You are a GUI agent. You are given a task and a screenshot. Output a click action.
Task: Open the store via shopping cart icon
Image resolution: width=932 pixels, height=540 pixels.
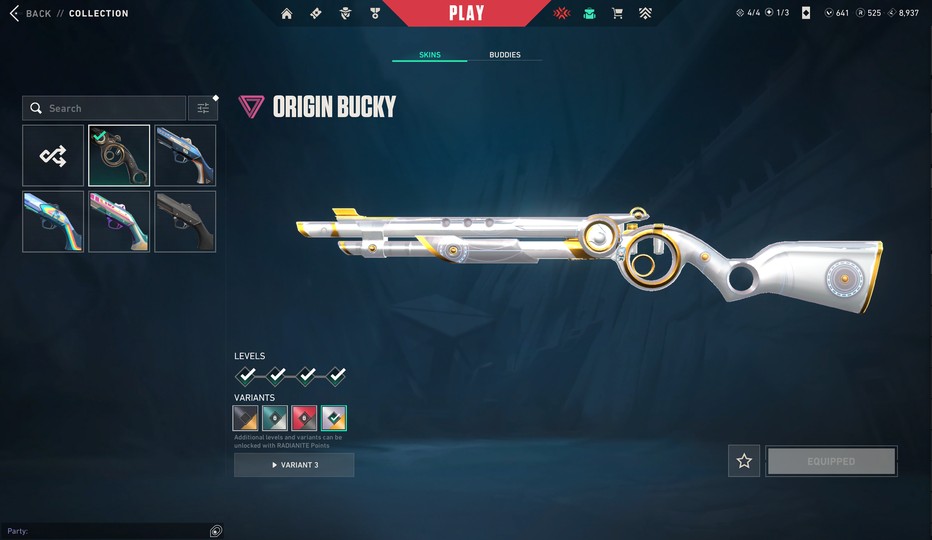pyautogui.click(x=617, y=14)
